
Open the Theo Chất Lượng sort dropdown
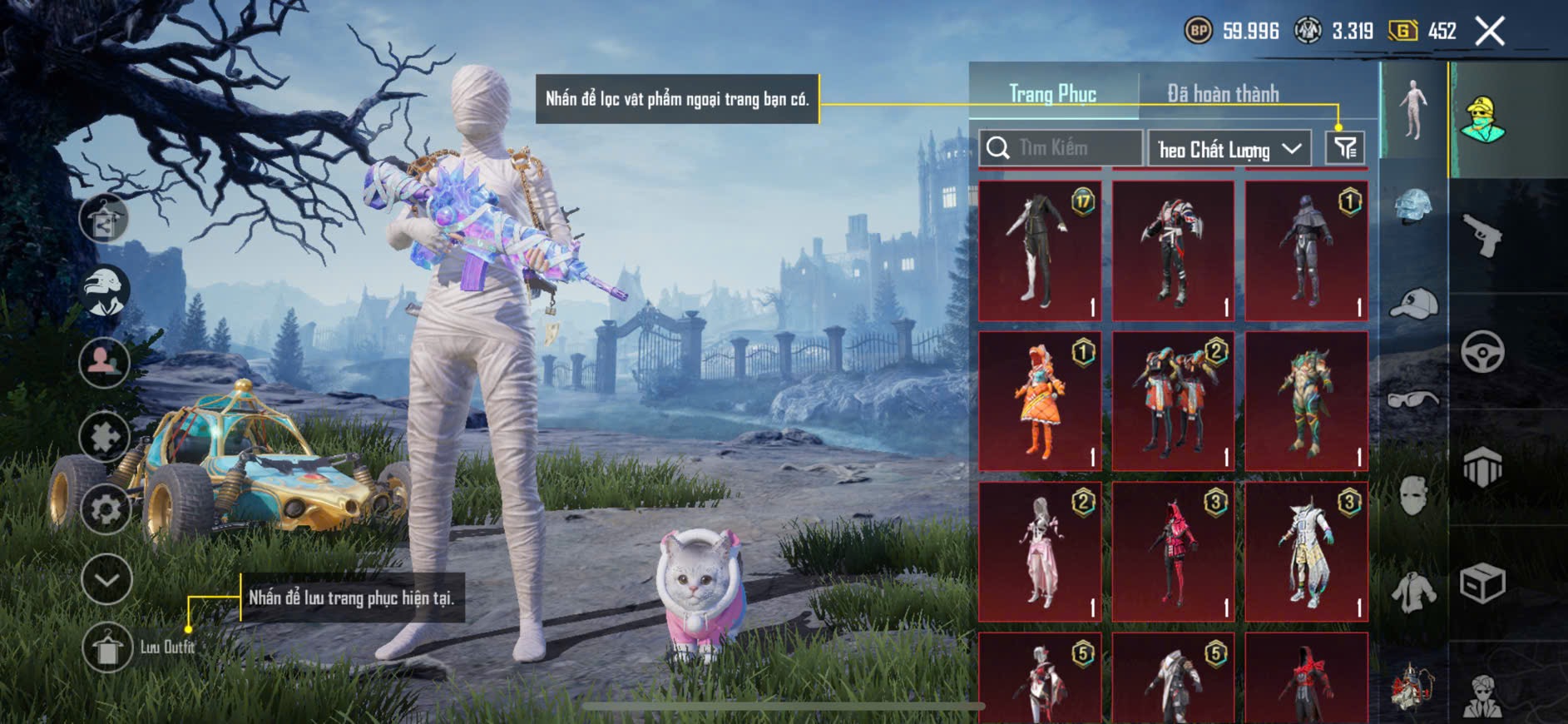pyautogui.click(x=1229, y=149)
